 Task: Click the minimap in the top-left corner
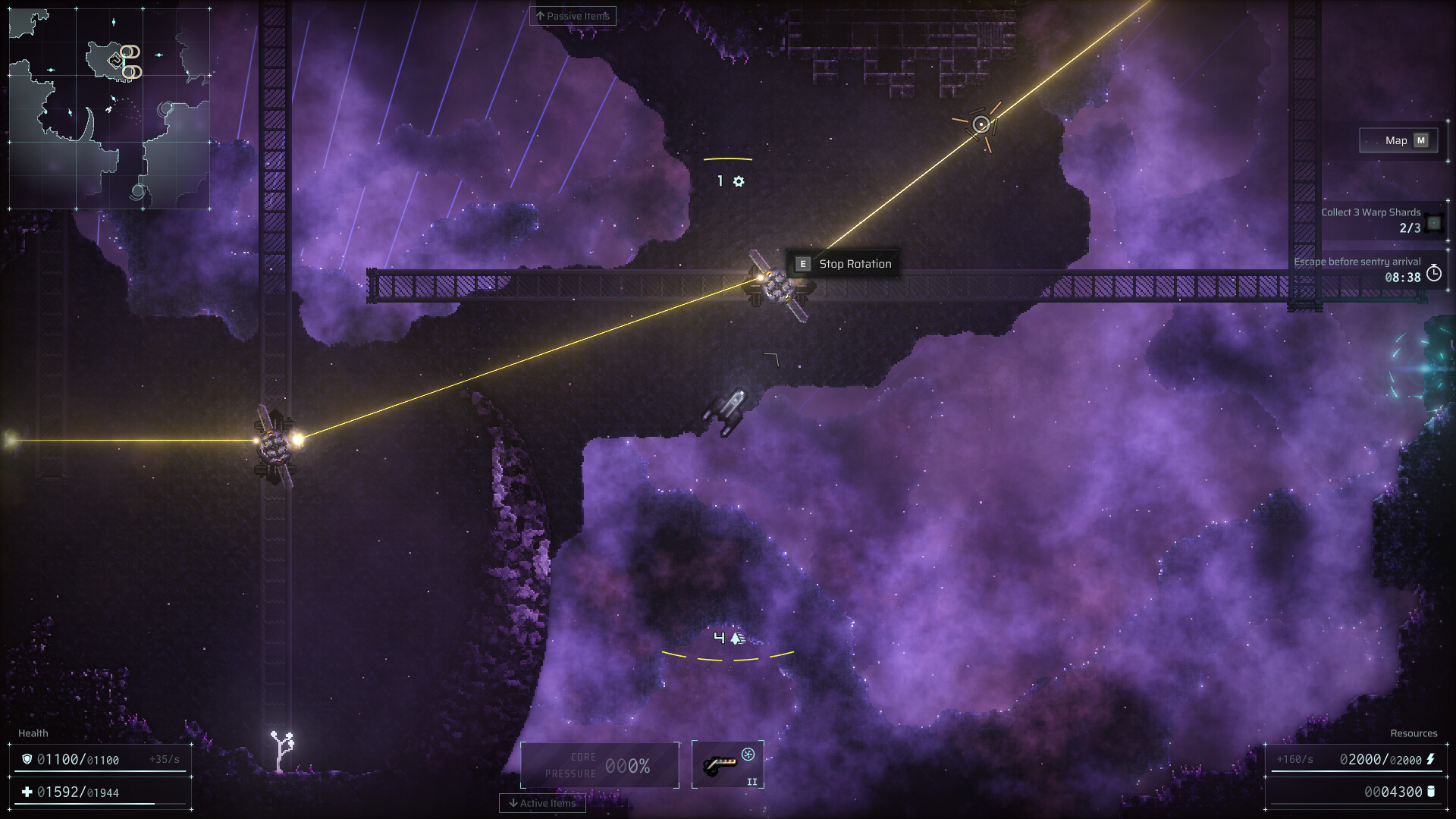(110, 106)
